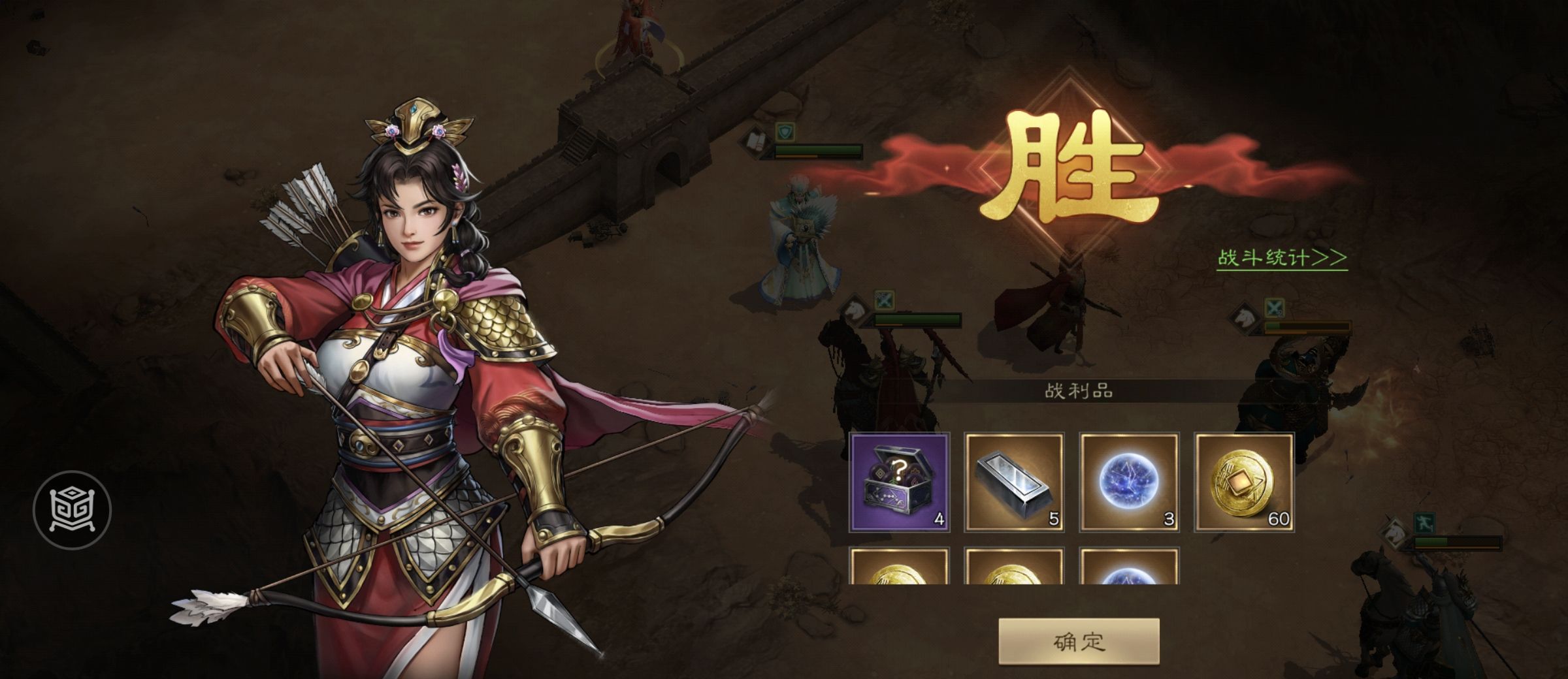Toggle the swords status marker on the right cavalry
Viewport: 1568px width, 679px height.
pos(1274,306)
